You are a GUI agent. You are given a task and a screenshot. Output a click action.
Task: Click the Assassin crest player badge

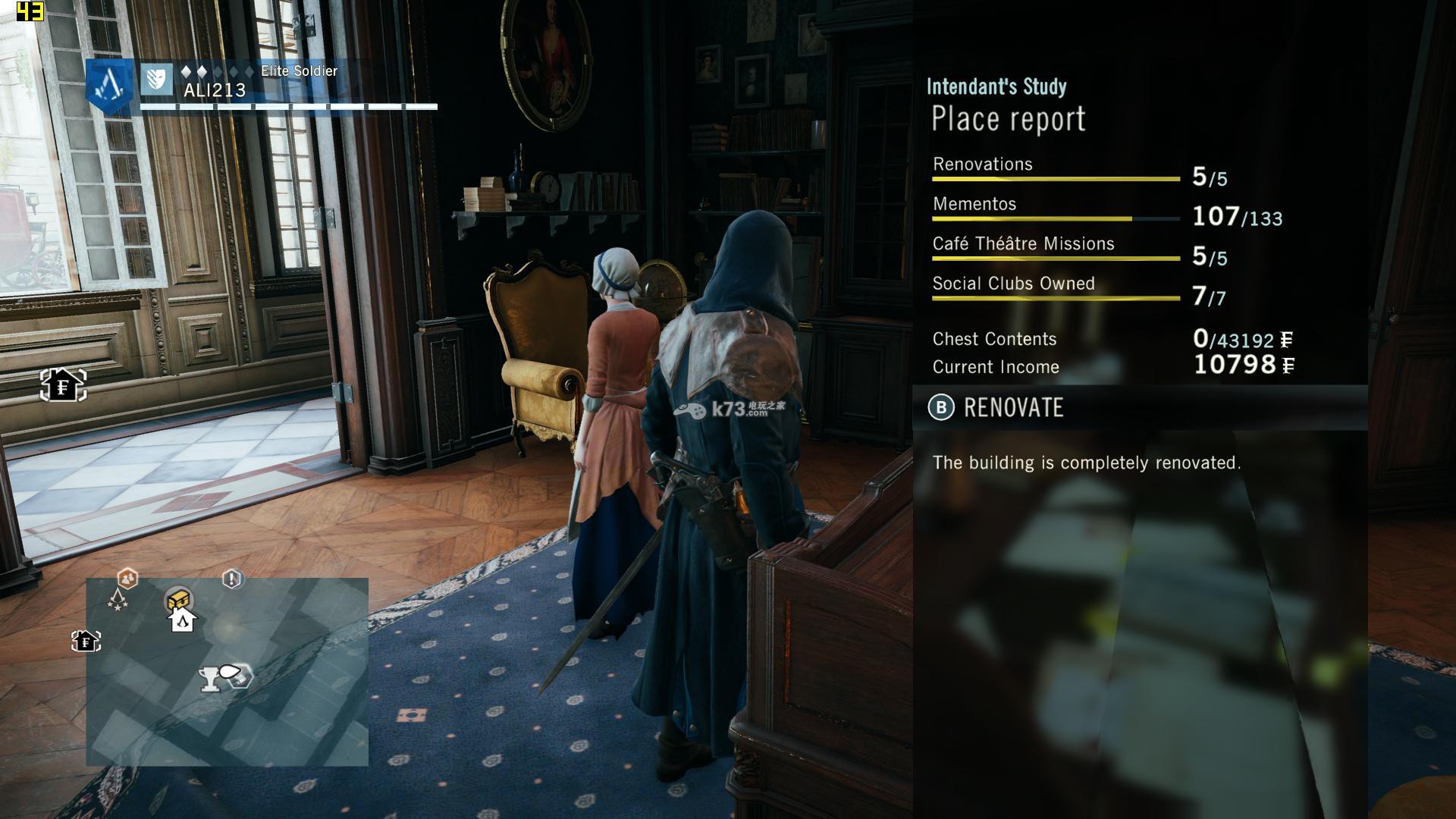pyautogui.click(x=111, y=85)
